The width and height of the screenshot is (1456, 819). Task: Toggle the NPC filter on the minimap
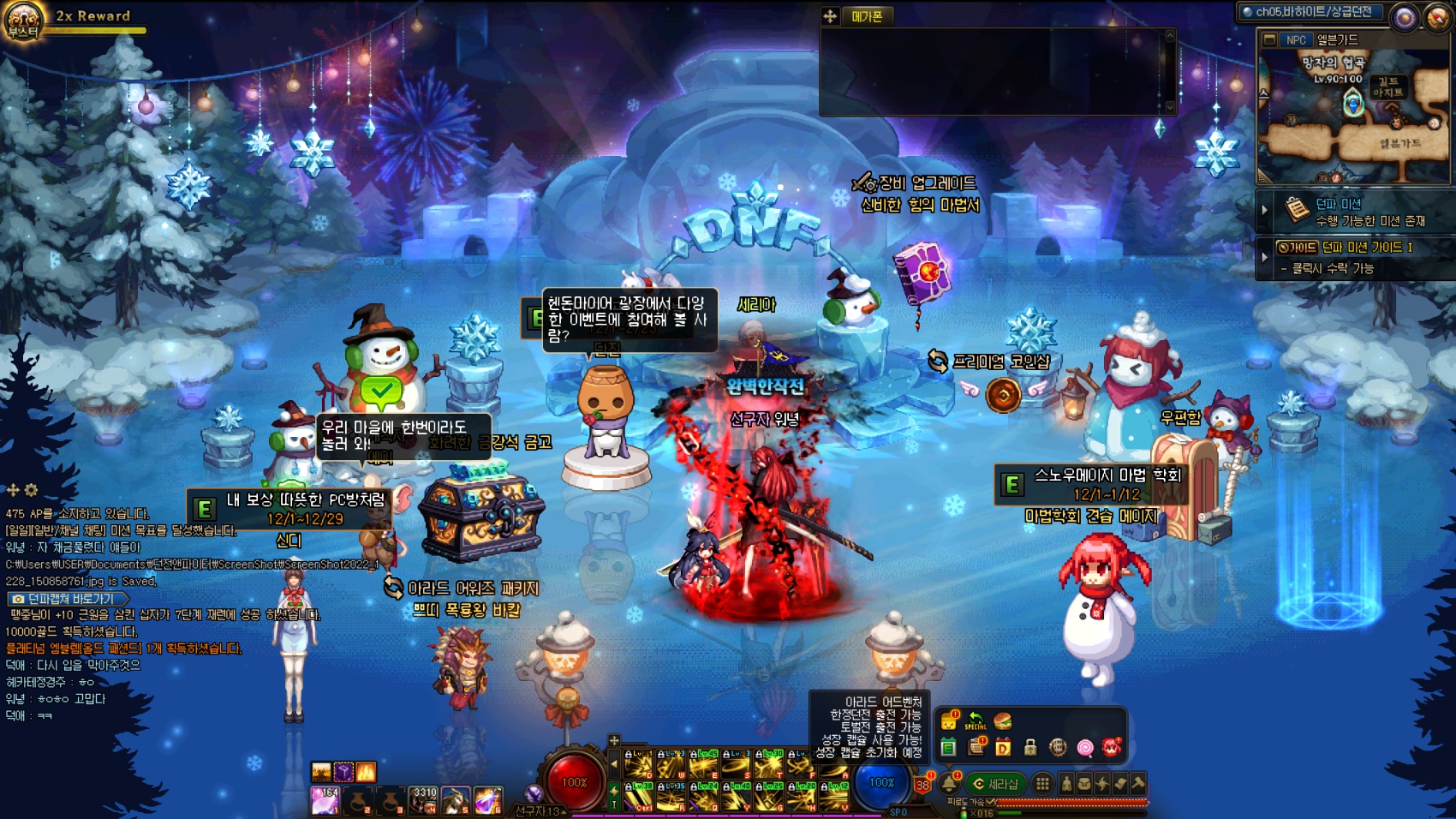[1296, 40]
